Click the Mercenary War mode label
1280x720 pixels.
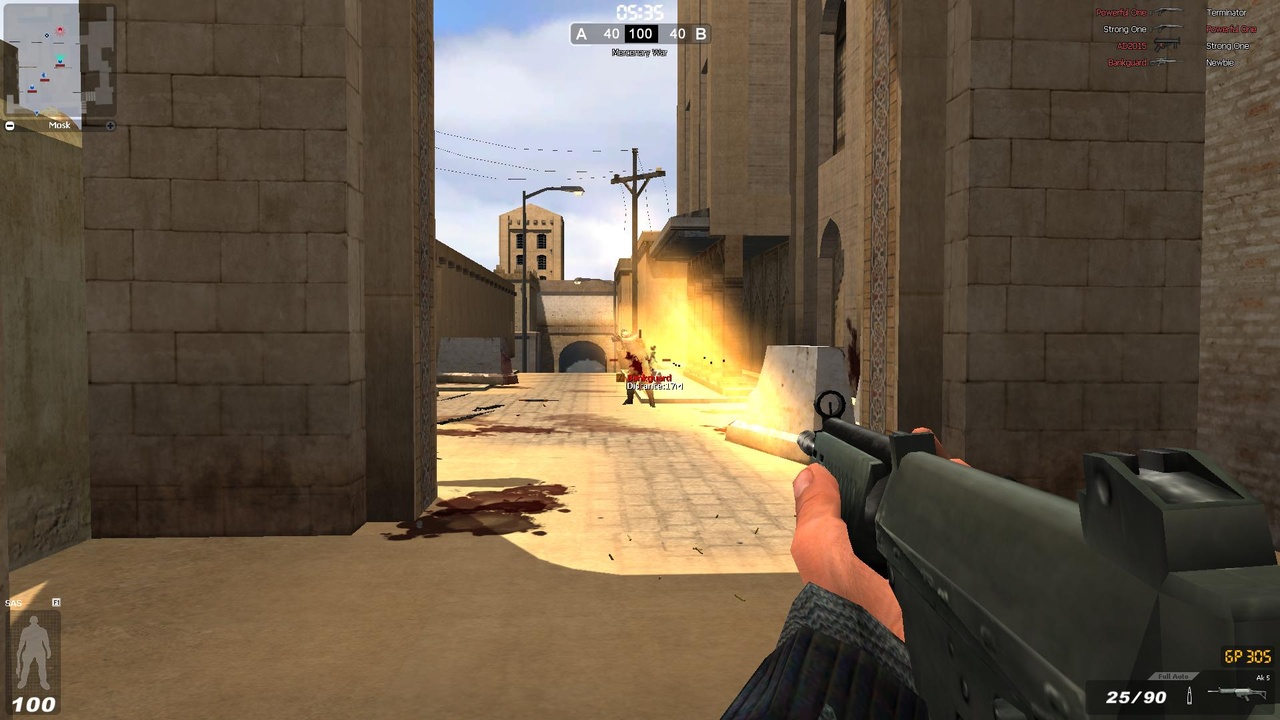pos(639,50)
